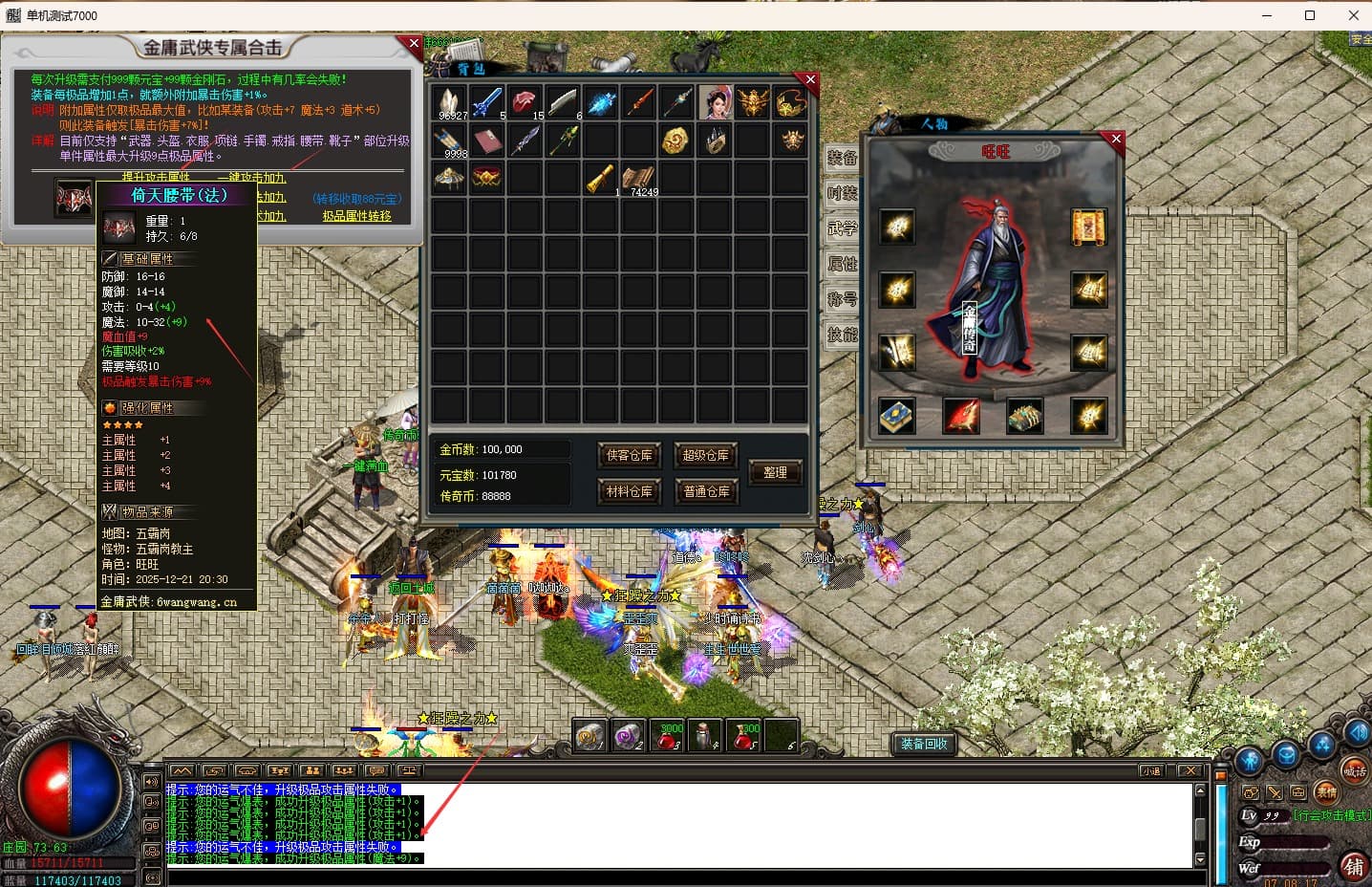Close the 金庸武侠专属合击 upgrade window

coord(414,43)
